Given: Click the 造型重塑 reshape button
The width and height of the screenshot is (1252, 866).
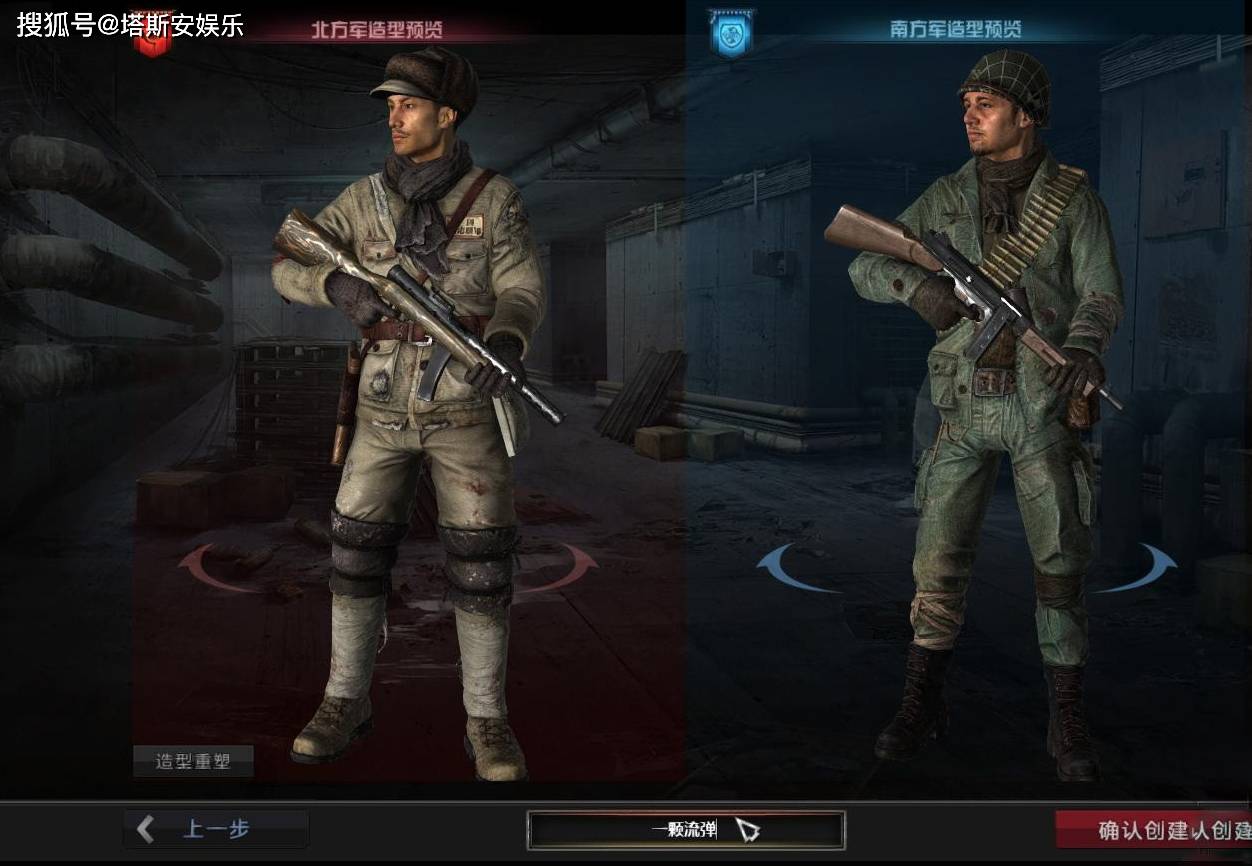Looking at the screenshot, I should tap(193, 762).
